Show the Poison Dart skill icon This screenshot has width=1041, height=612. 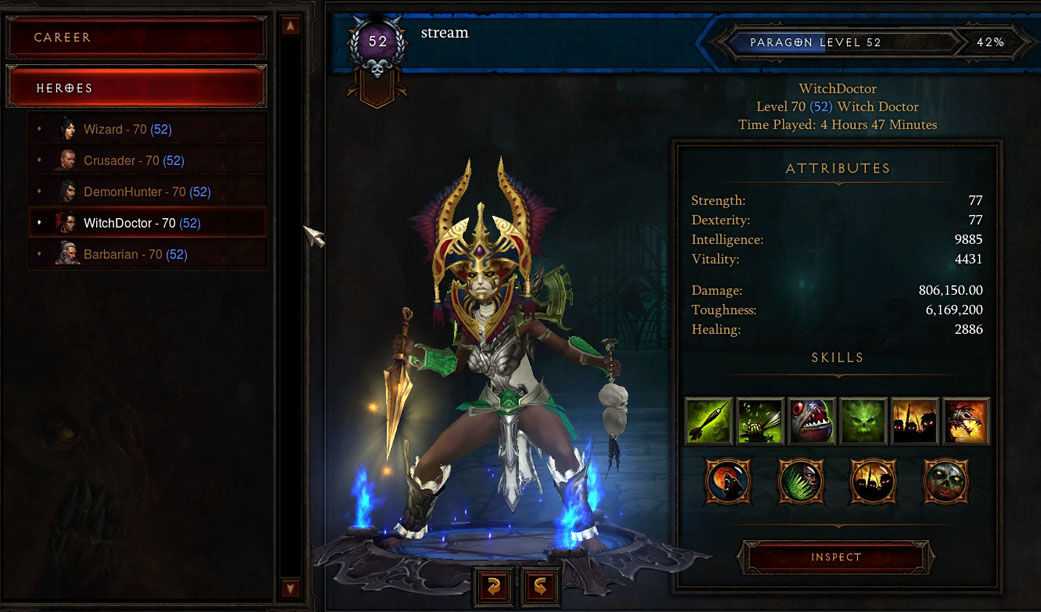[x=709, y=421]
